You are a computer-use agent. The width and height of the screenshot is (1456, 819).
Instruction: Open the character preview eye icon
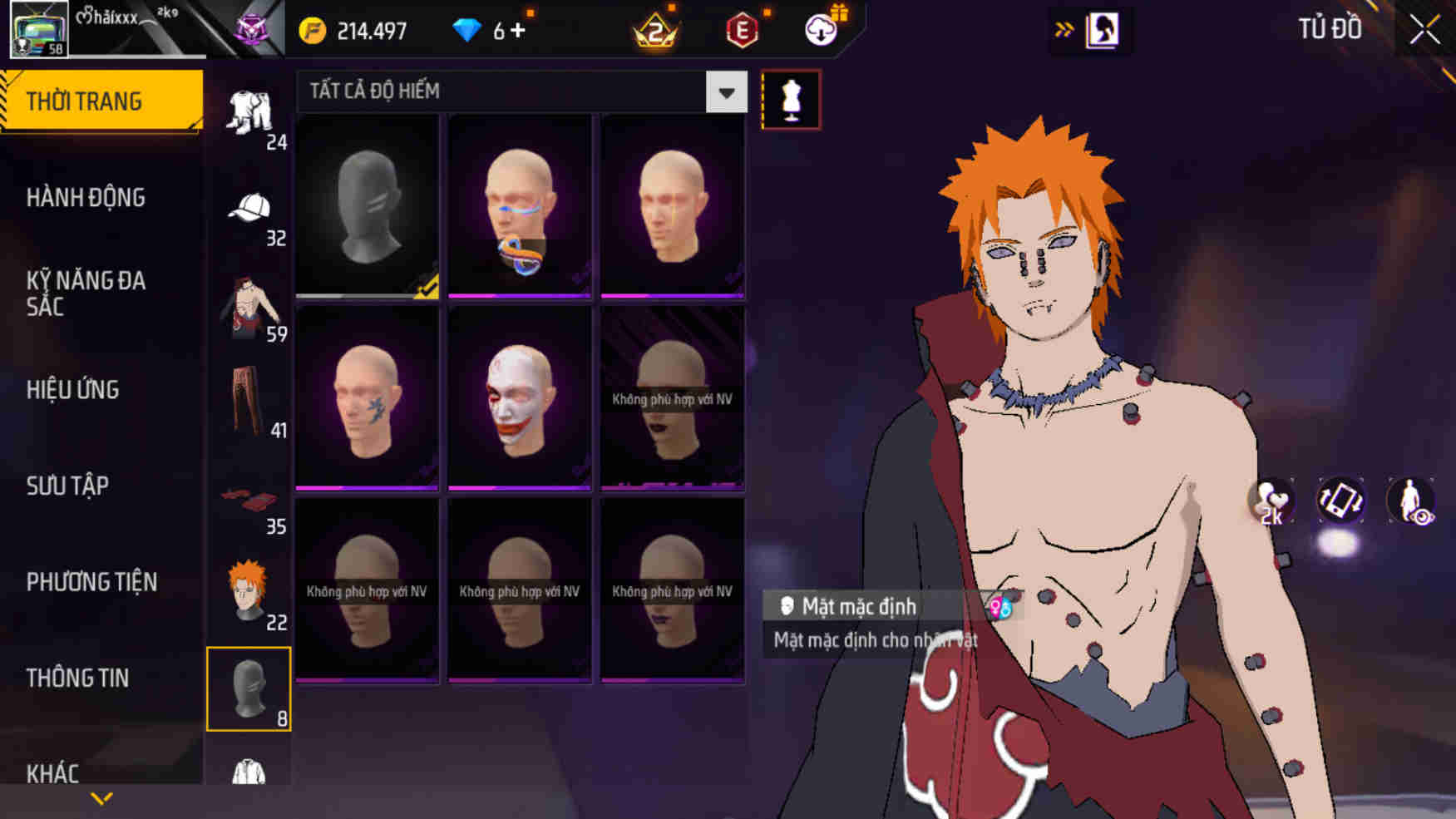[x=1414, y=501]
